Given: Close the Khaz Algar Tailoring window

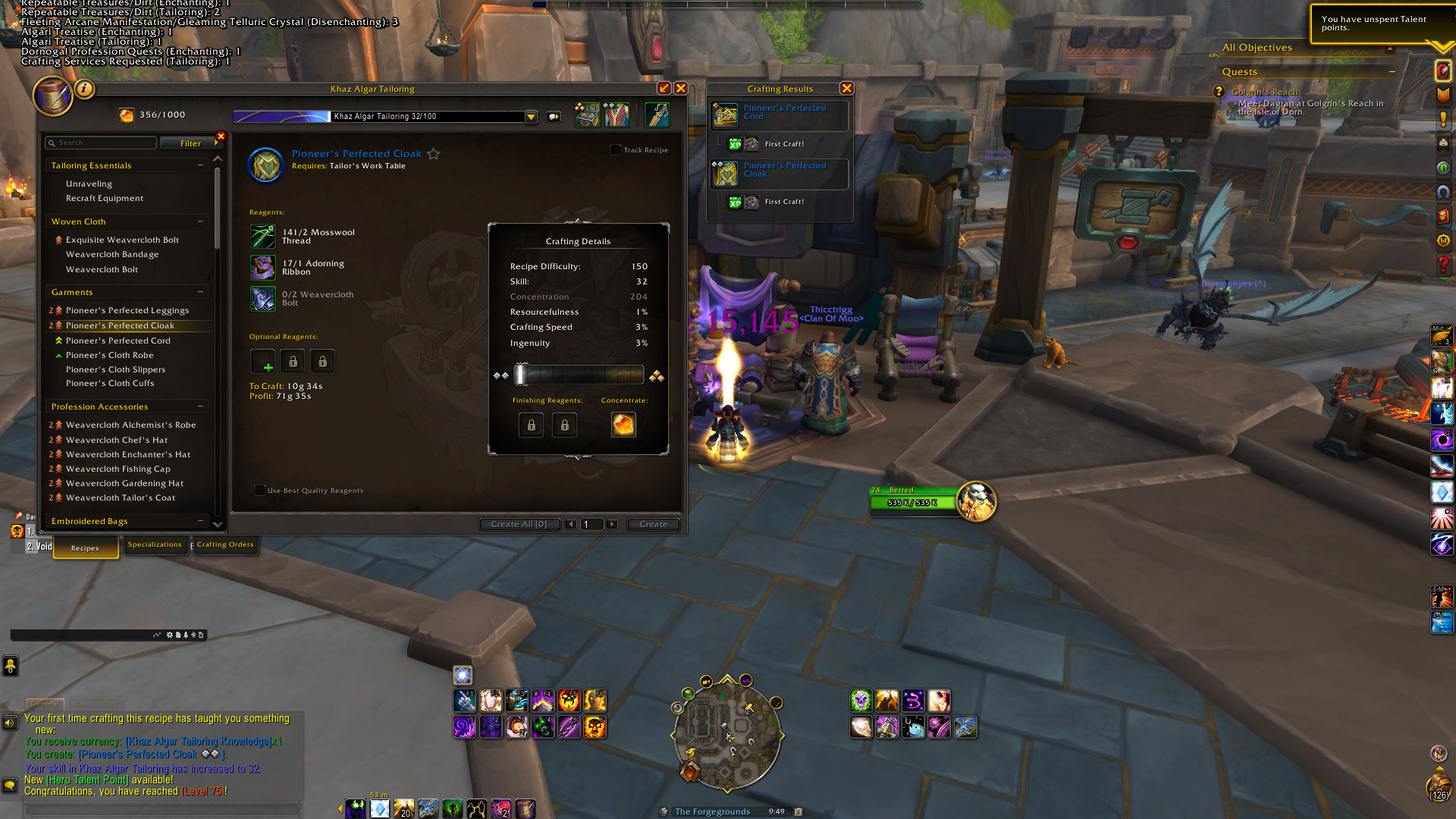Looking at the screenshot, I should (681, 89).
